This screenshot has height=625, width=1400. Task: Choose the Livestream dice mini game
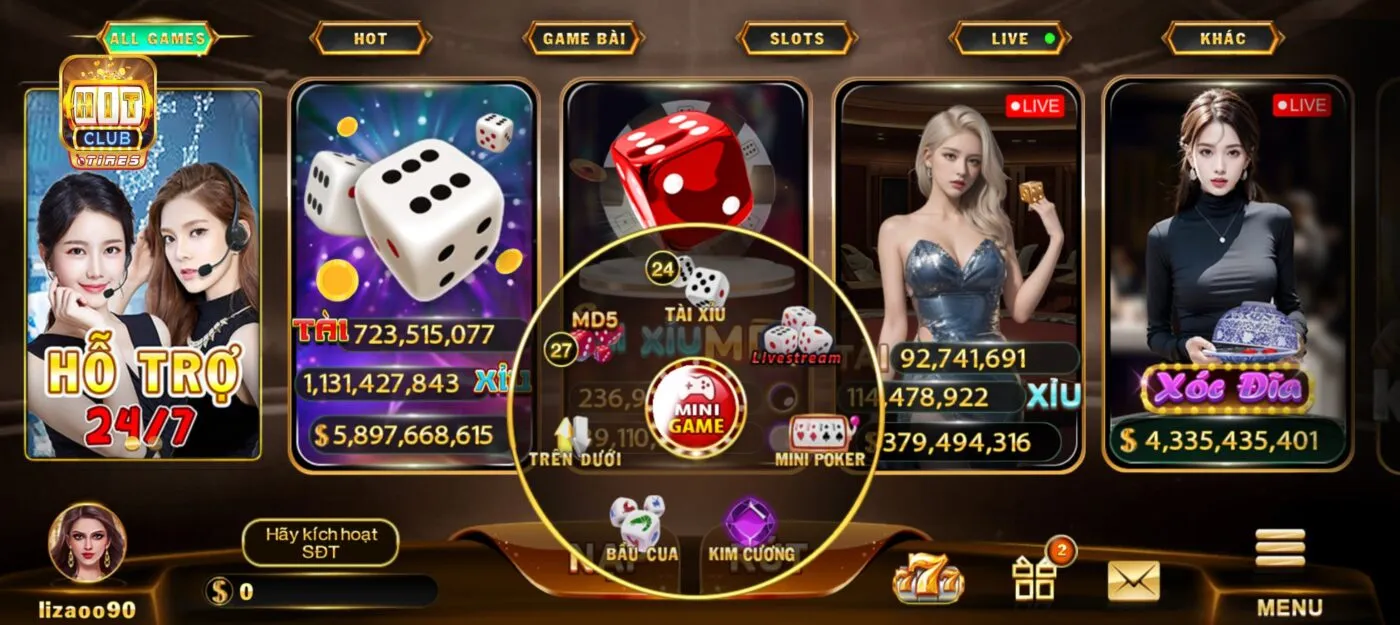[797, 335]
